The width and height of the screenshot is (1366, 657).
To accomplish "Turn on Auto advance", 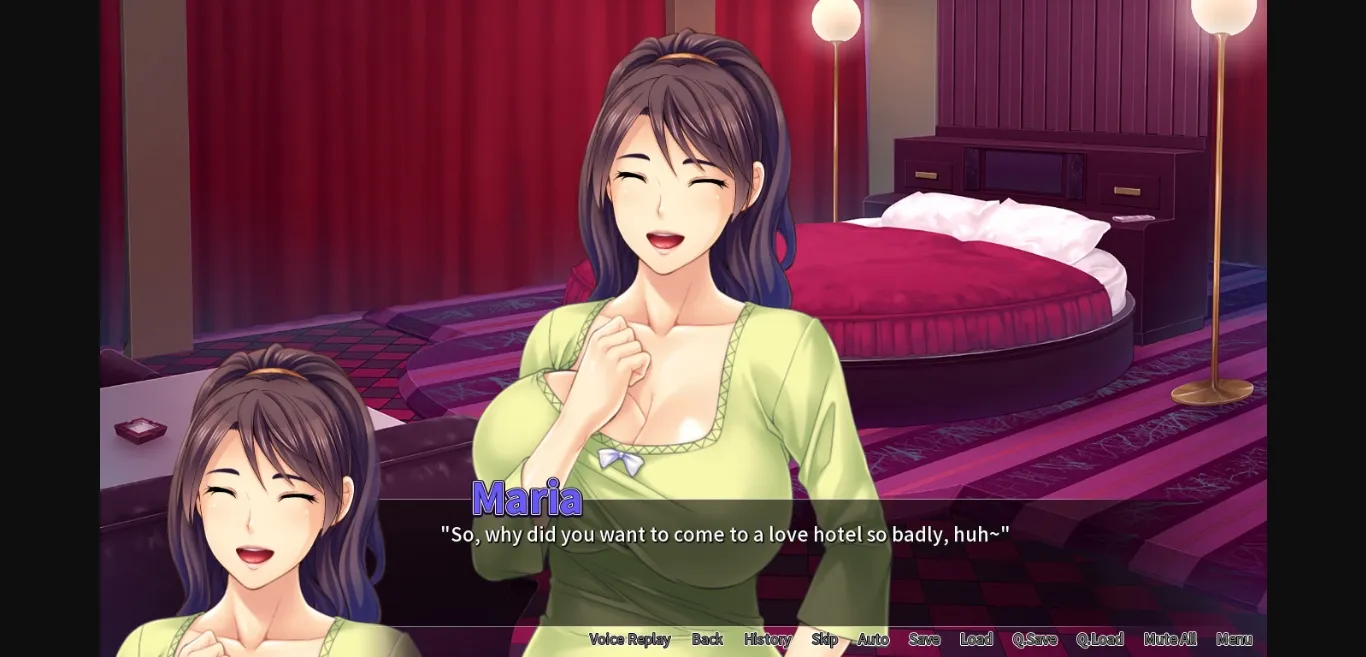I will (x=872, y=639).
